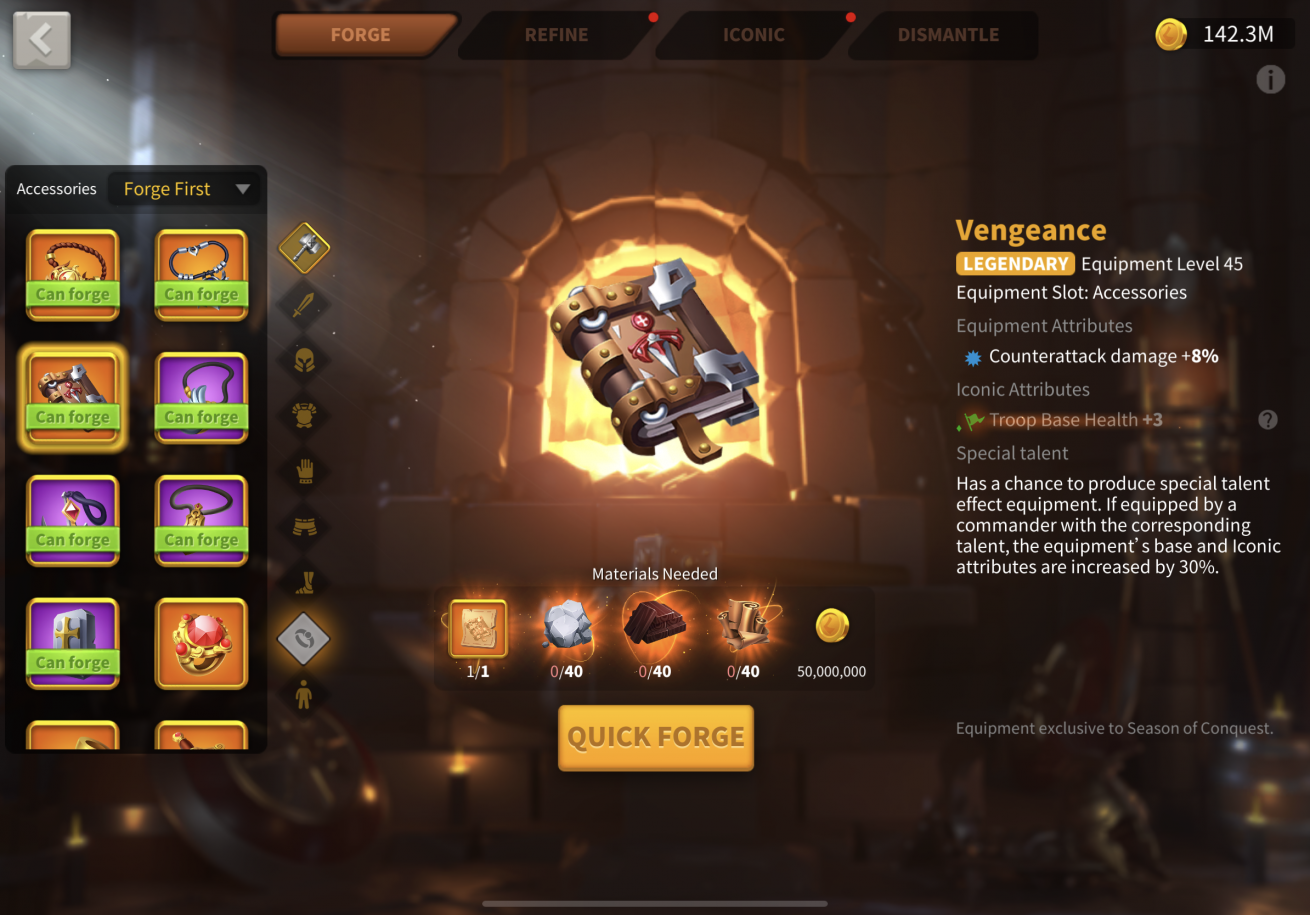The width and height of the screenshot is (1310, 915).
Task: Select the braided rope amulet accessory
Action: coord(73,275)
